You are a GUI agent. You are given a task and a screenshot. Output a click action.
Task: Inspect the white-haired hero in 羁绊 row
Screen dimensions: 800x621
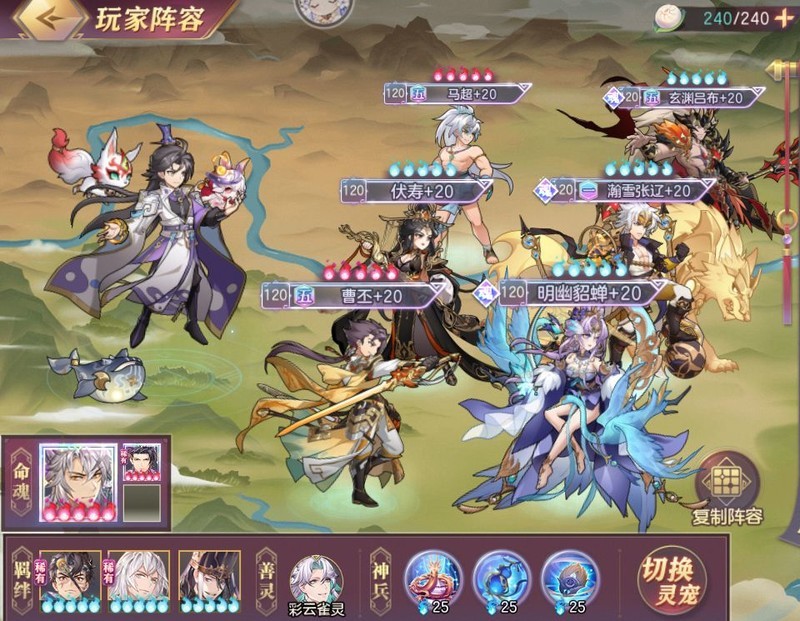pyautogui.click(x=139, y=577)
